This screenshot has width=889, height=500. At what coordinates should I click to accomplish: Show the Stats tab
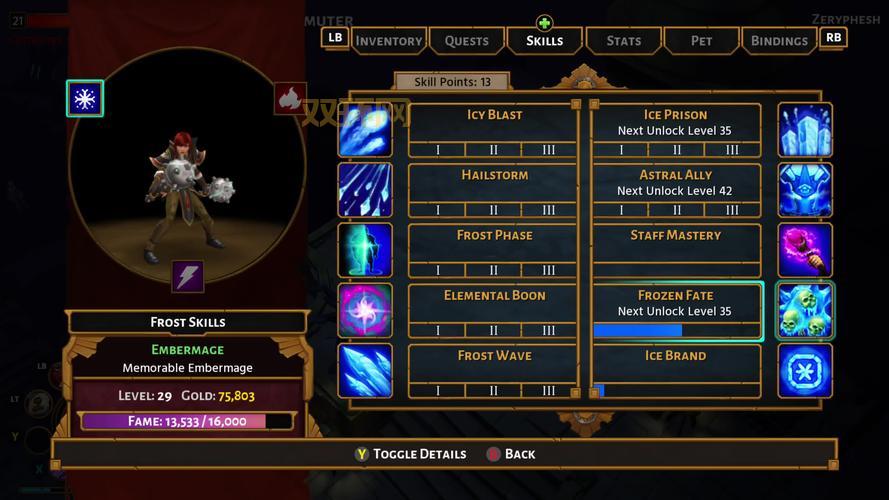623,41
